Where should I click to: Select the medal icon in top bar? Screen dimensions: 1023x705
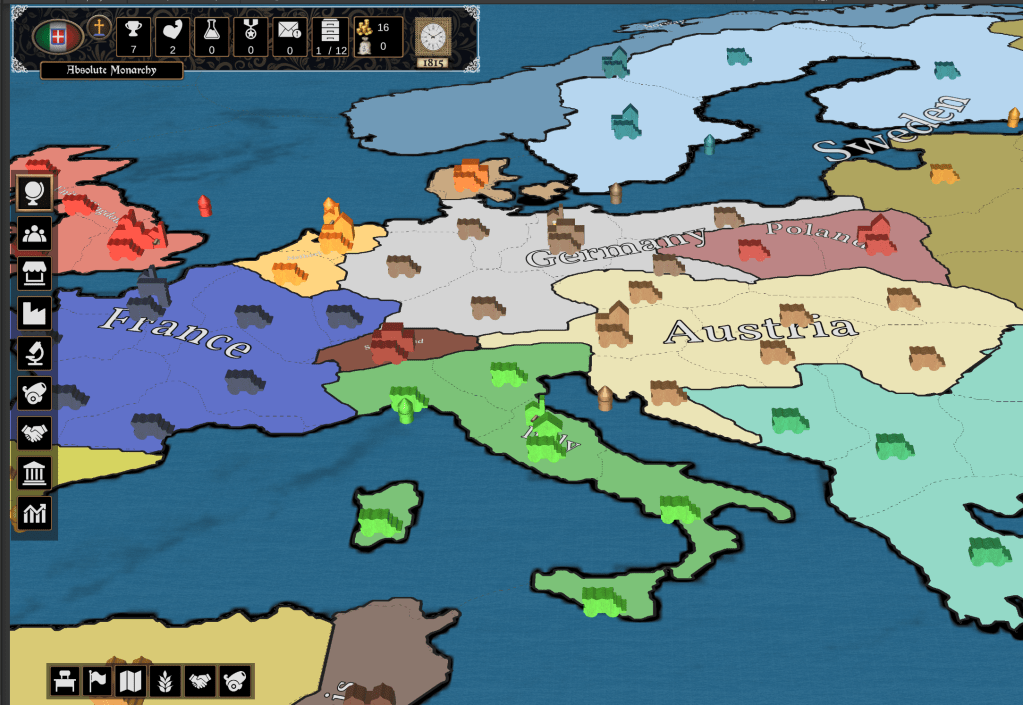click(x=251, y=36)
